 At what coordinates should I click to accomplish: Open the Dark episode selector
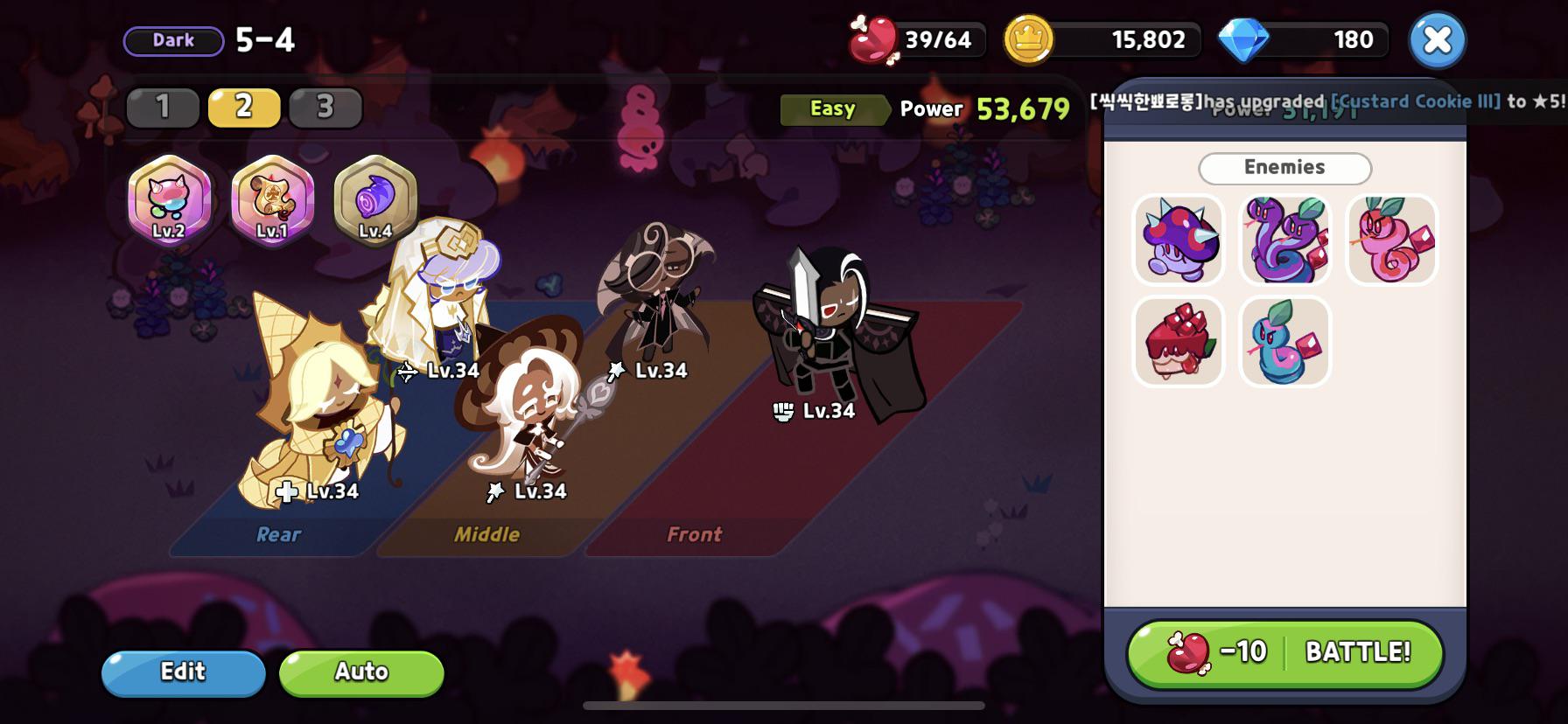171,39
